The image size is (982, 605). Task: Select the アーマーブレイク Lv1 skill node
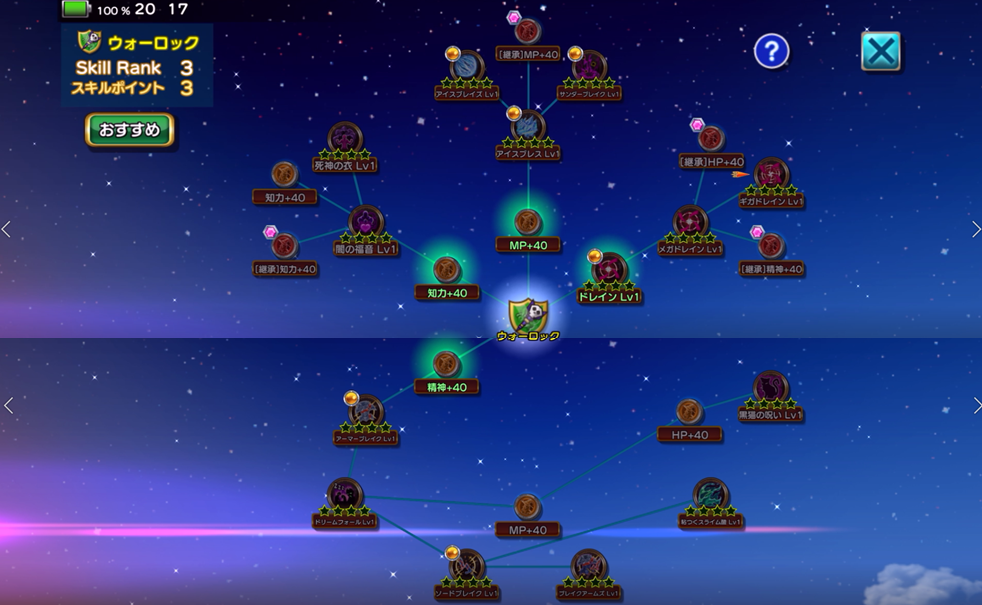pyautogui.click(x=366, y=411)
